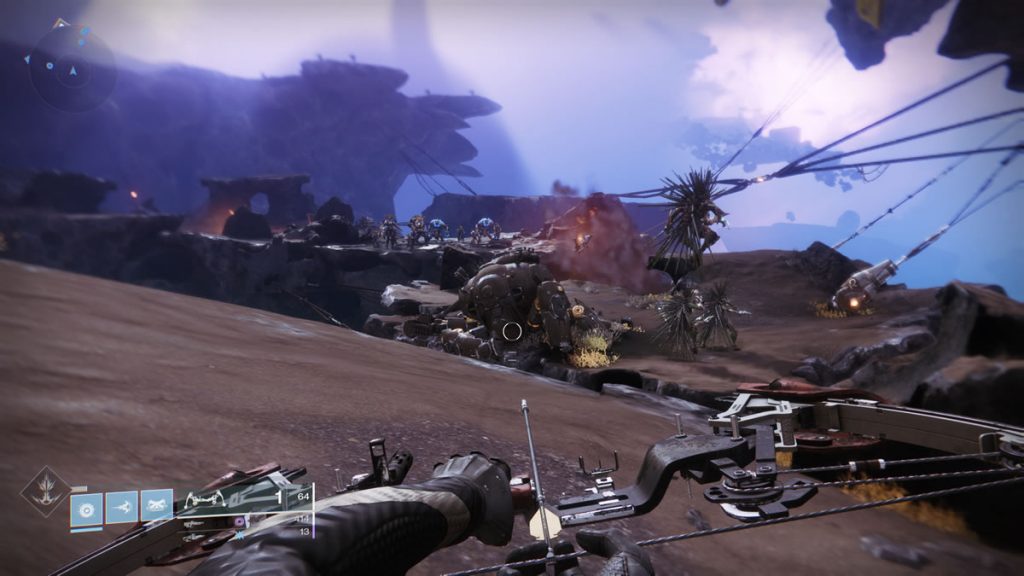Use the grenade ability icon
The image size is (1024, 576).
pyautogui.click(x=86, y=506)
